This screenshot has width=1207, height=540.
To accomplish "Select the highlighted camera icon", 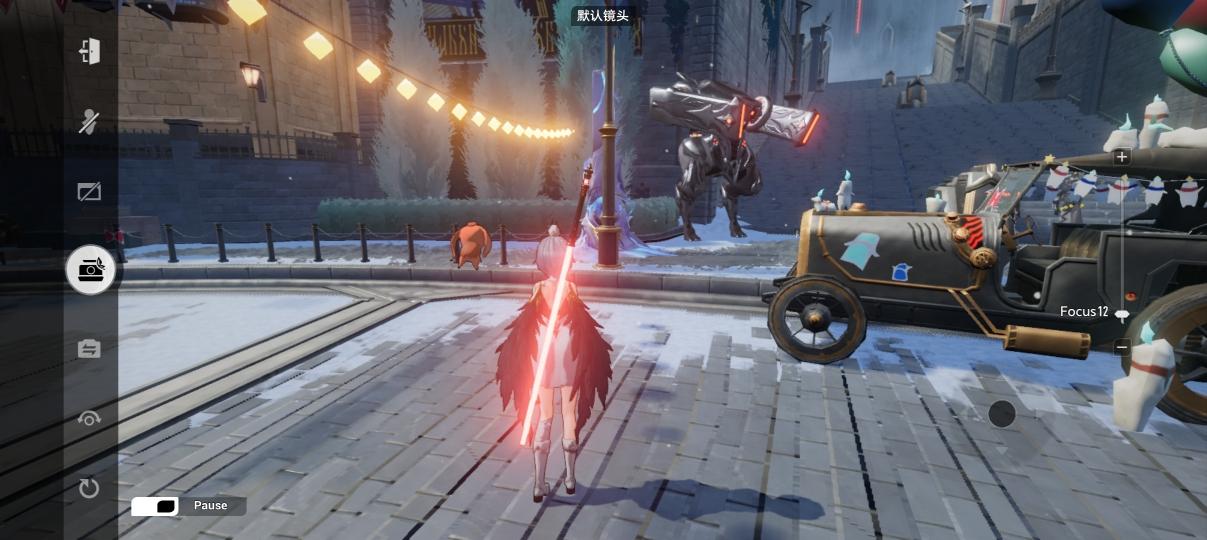I will [91, 269].
